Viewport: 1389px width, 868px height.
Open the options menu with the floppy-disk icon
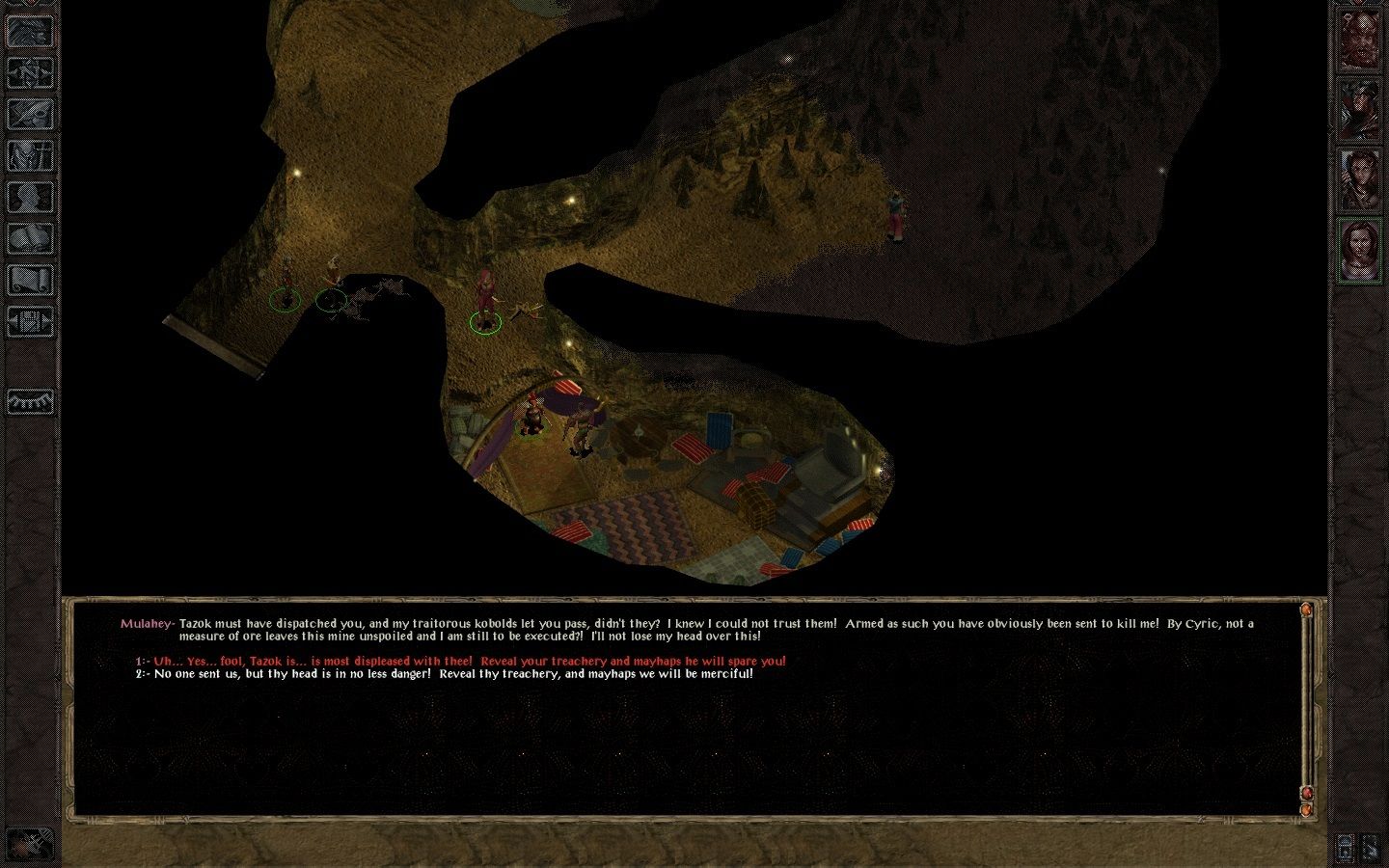pos(31,322)
